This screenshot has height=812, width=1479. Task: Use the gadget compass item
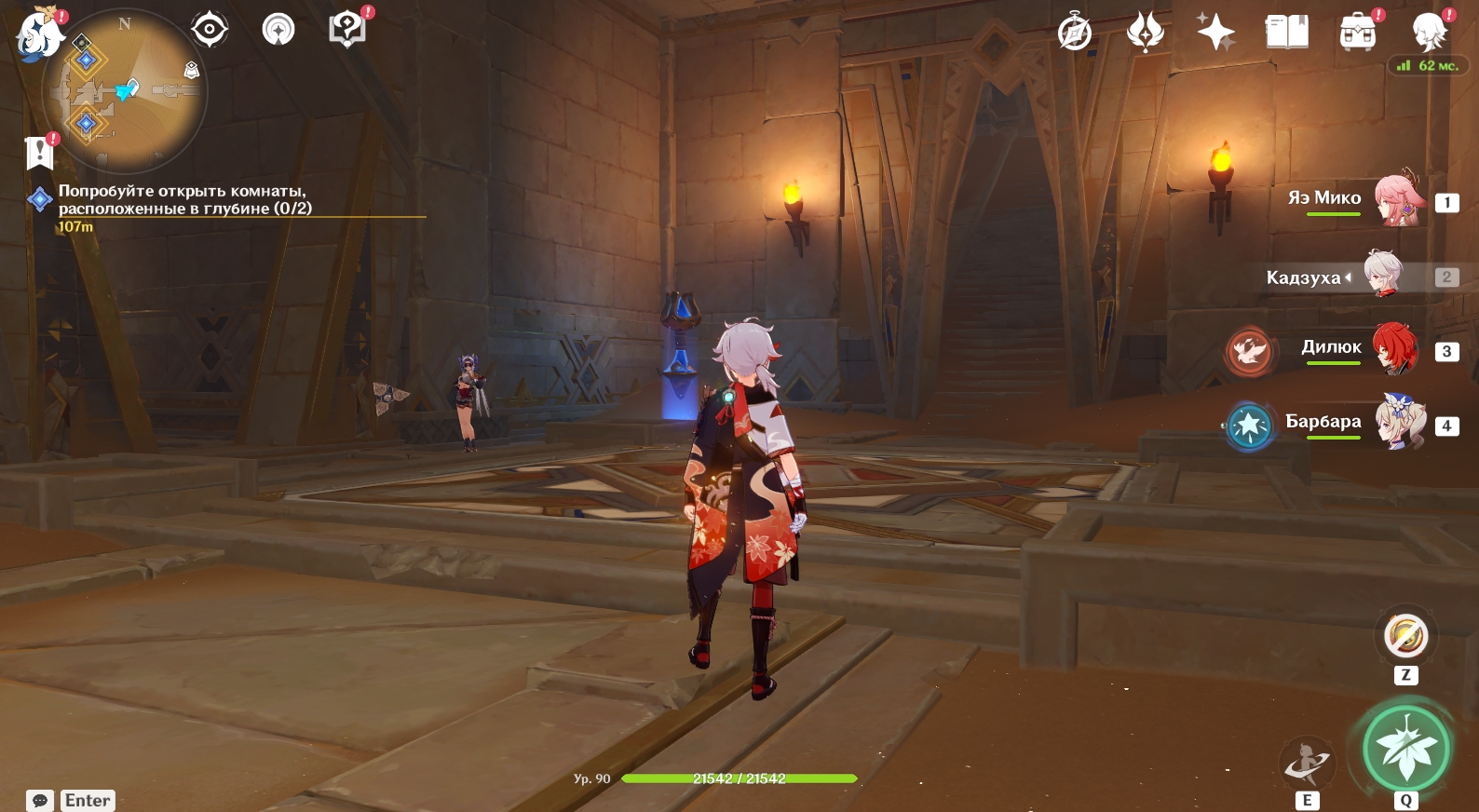tap(1405, 637)
